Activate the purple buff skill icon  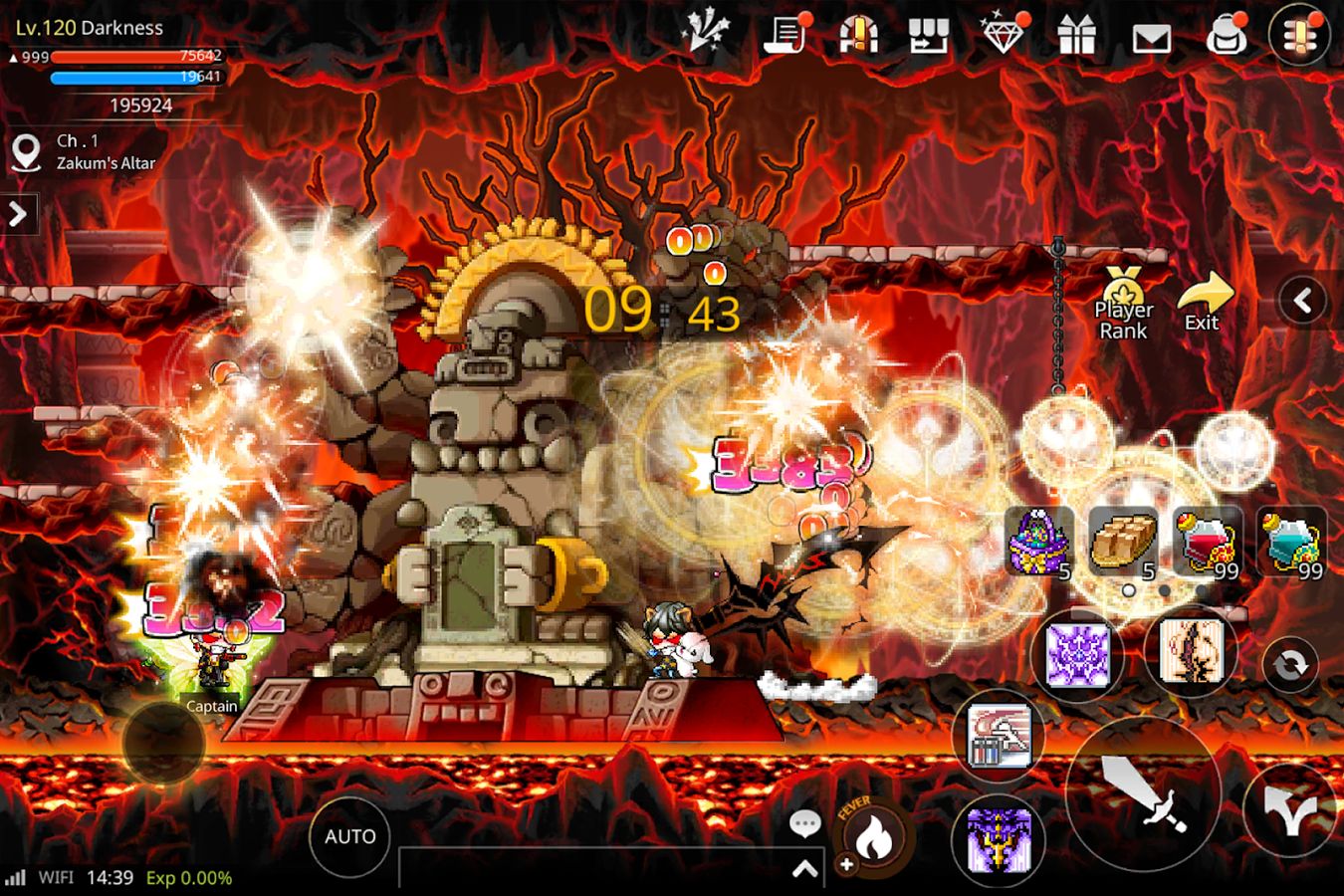pyautogui.click(x=1080, y=655)
